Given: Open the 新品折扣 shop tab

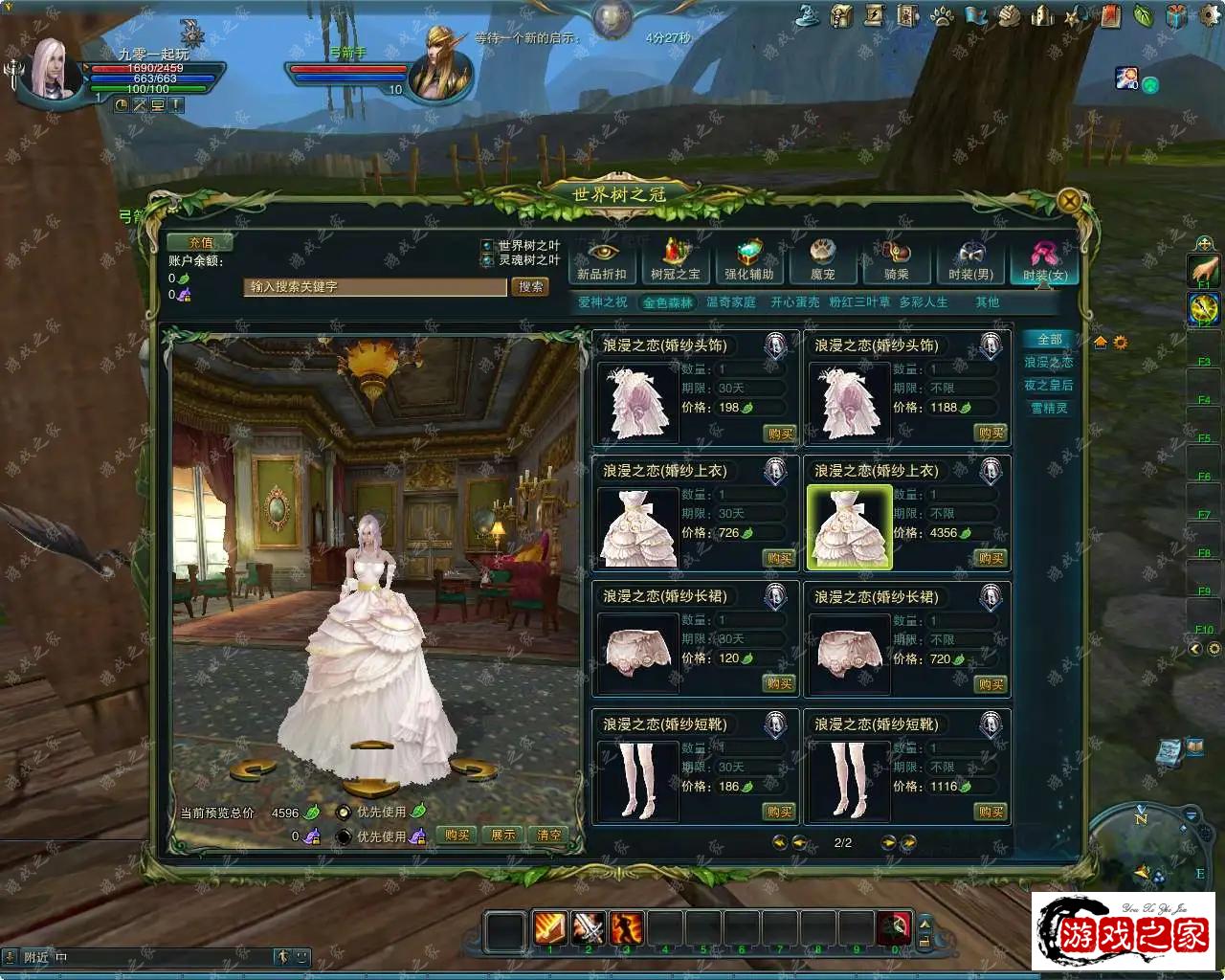Looking at the screenshot, I should pyautogui.click(x=602, y=261).
